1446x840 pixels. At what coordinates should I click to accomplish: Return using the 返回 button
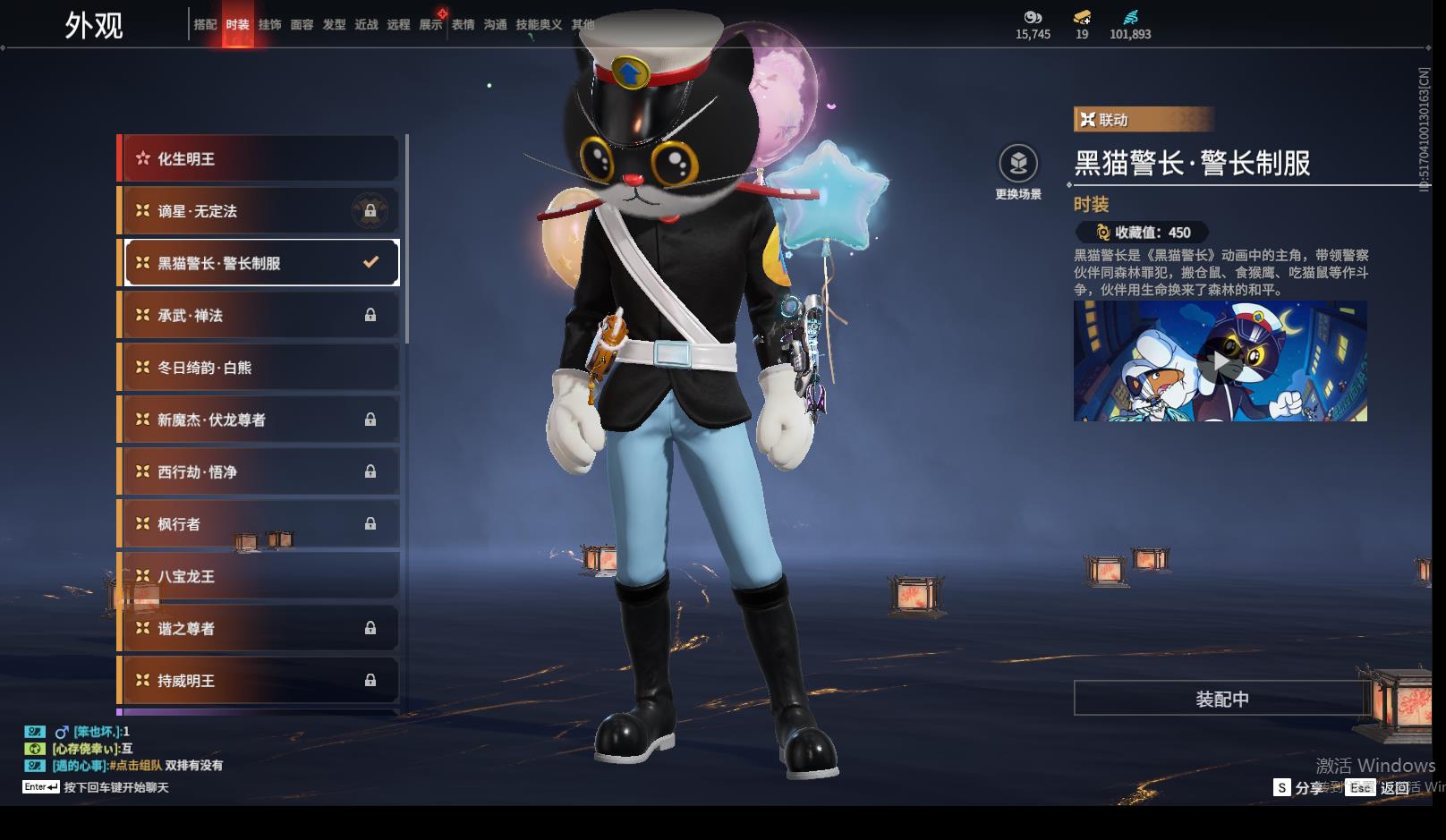coord(1382,787)
